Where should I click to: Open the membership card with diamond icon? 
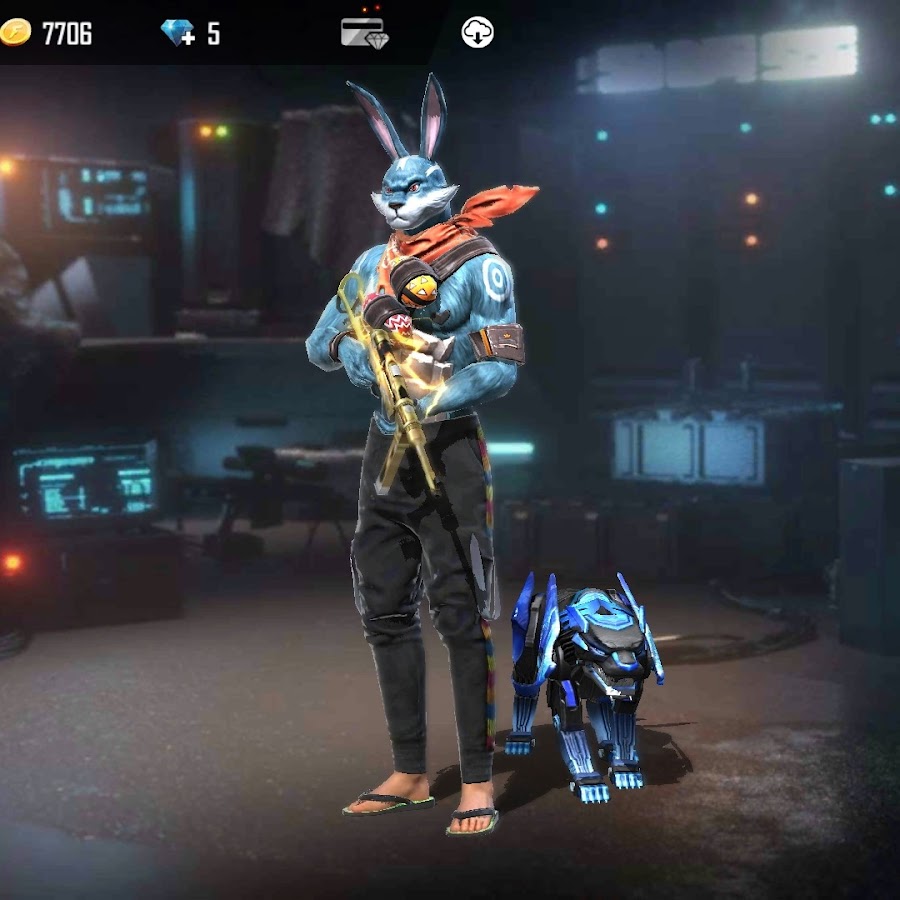tap(362, 32)
